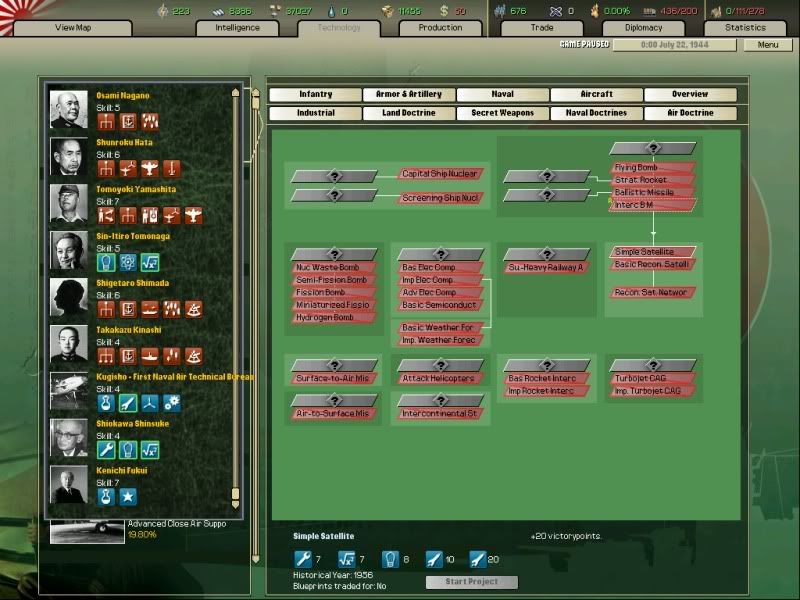
Task: Switch to Naval technologies
Action: 502,95
